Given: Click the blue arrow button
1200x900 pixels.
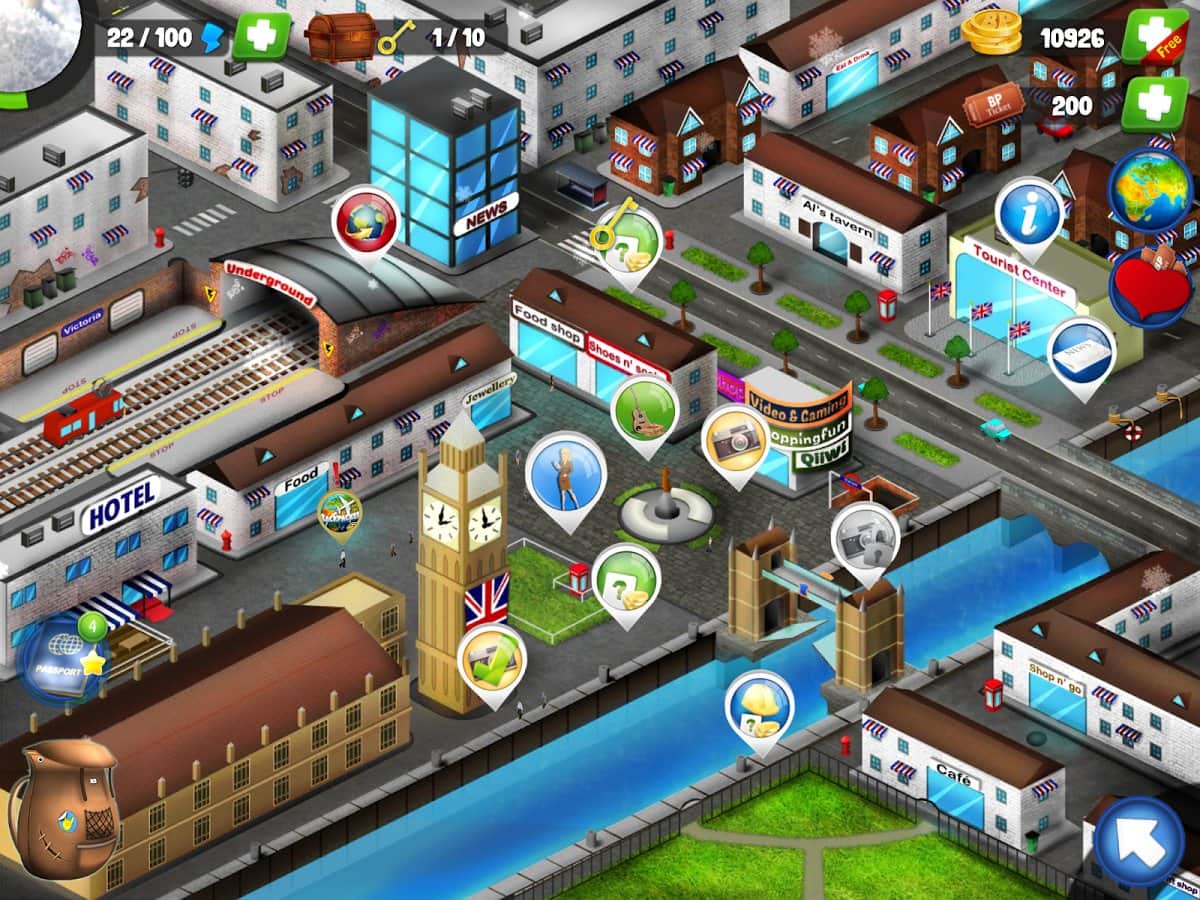Looking at the screenshot, I should click(1140, 840).
